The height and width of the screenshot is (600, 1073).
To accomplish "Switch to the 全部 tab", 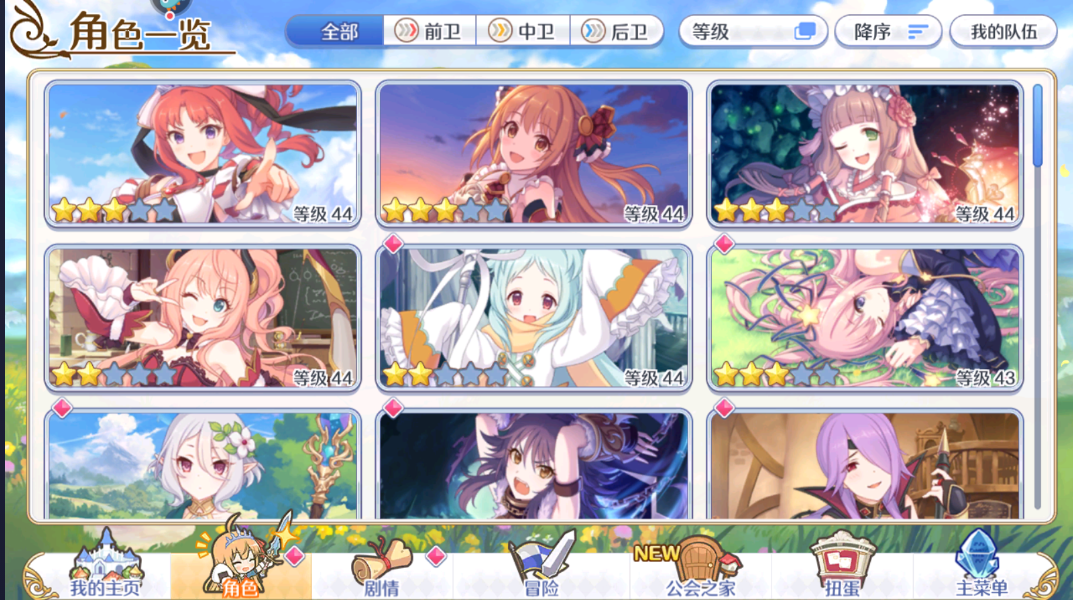I will tap(336, 31).
